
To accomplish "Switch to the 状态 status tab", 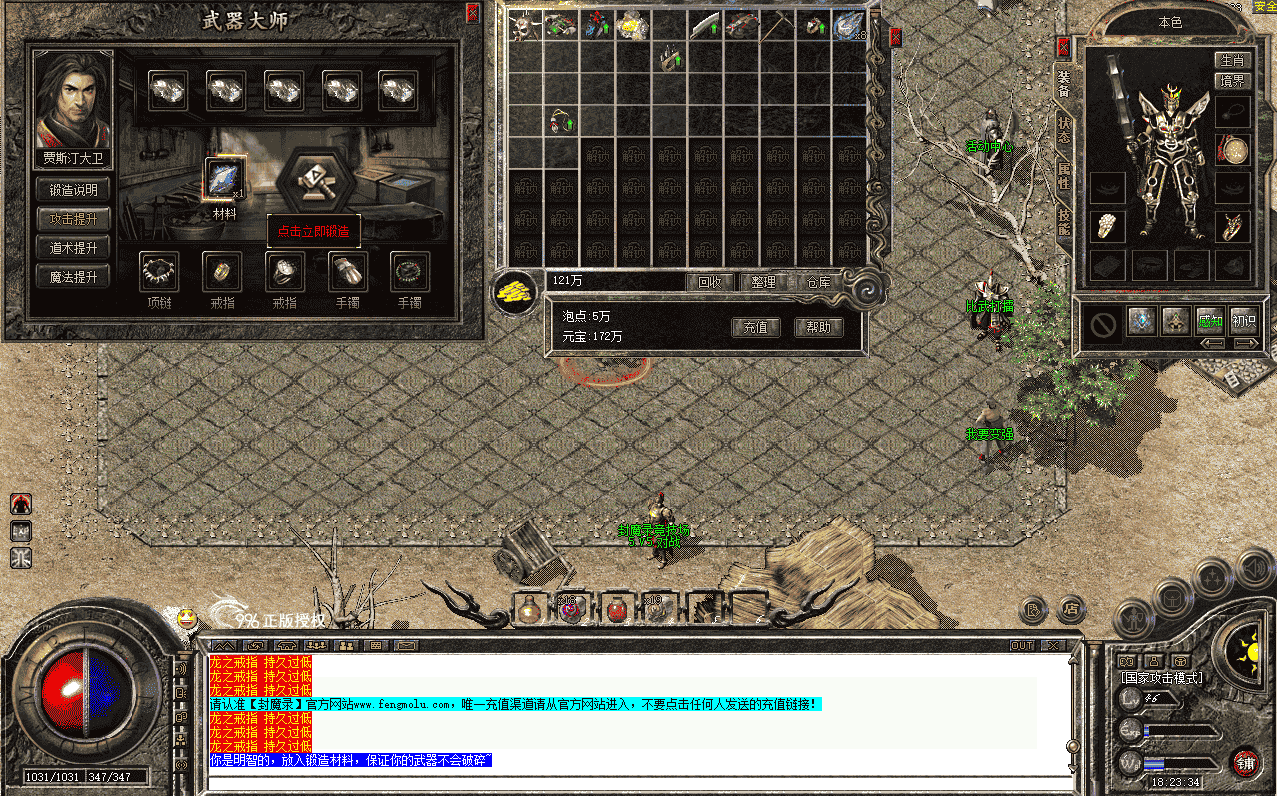I will point(1063,130).
